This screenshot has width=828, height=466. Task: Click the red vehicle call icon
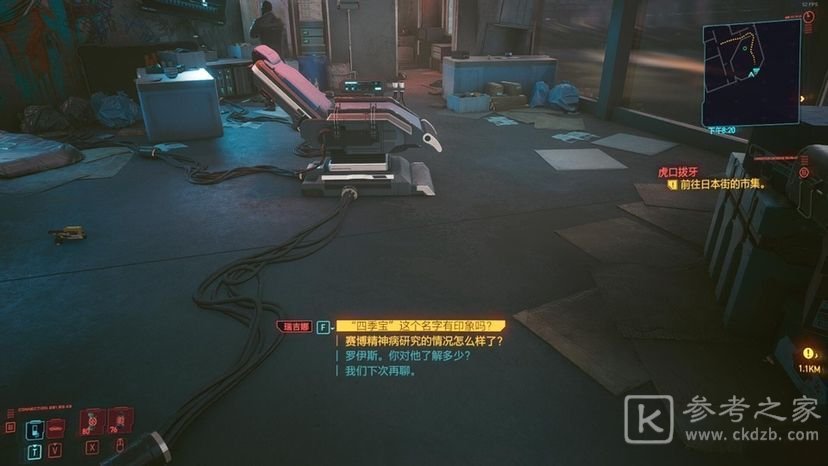point(56,429)
